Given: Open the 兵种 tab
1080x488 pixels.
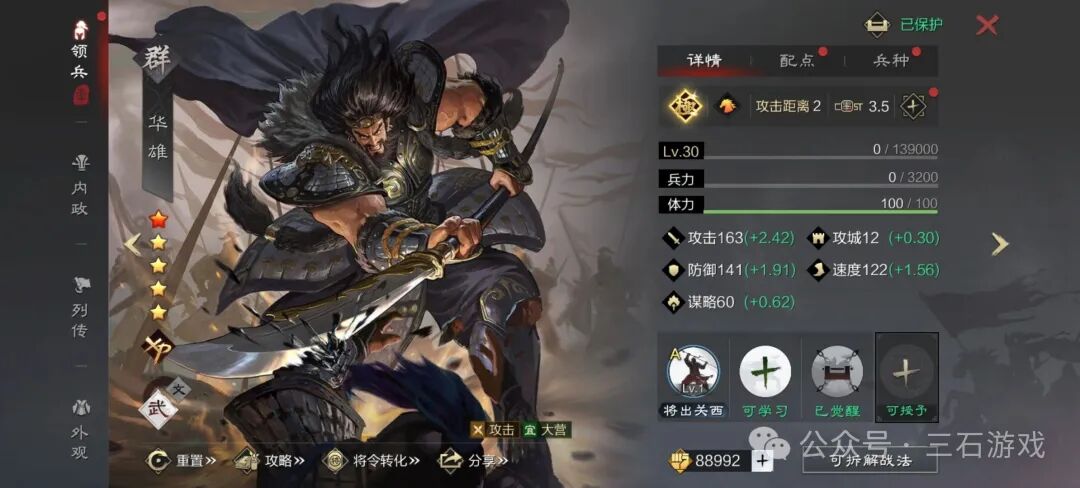Looking at the screenshot, I should [x=891, y=60].
